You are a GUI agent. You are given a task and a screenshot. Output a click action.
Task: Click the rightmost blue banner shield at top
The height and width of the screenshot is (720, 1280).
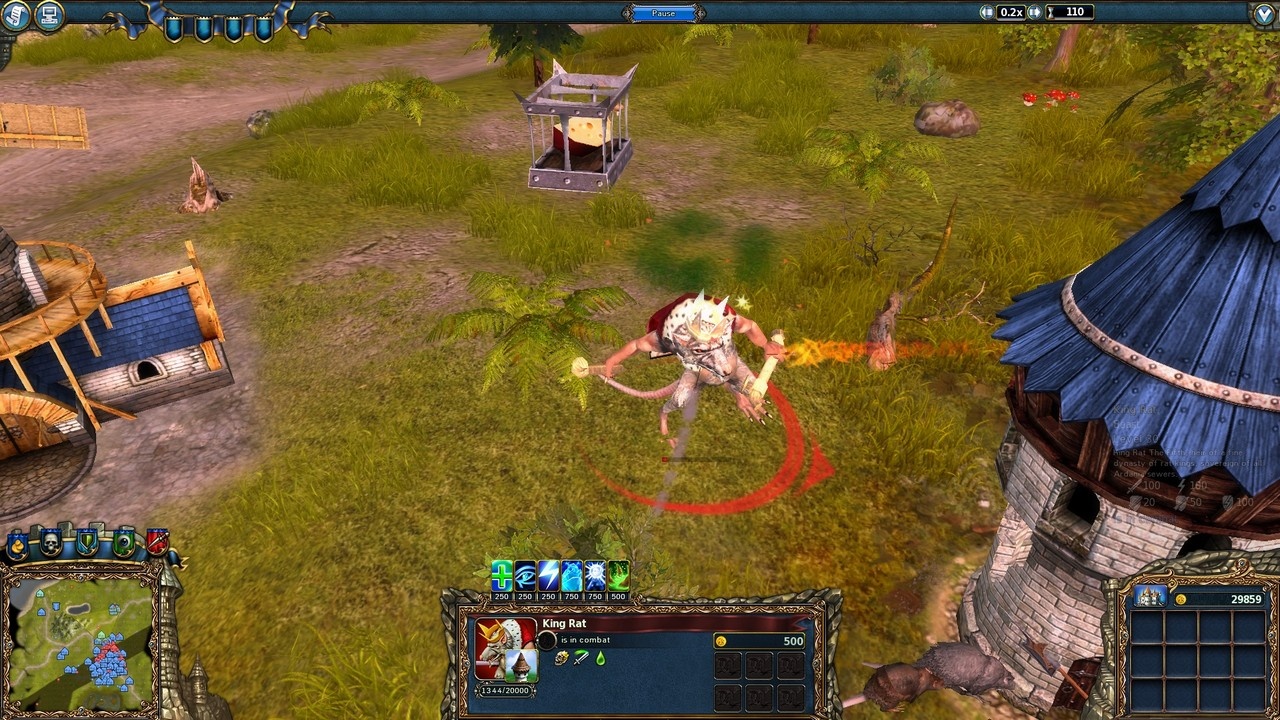point(263,28)
